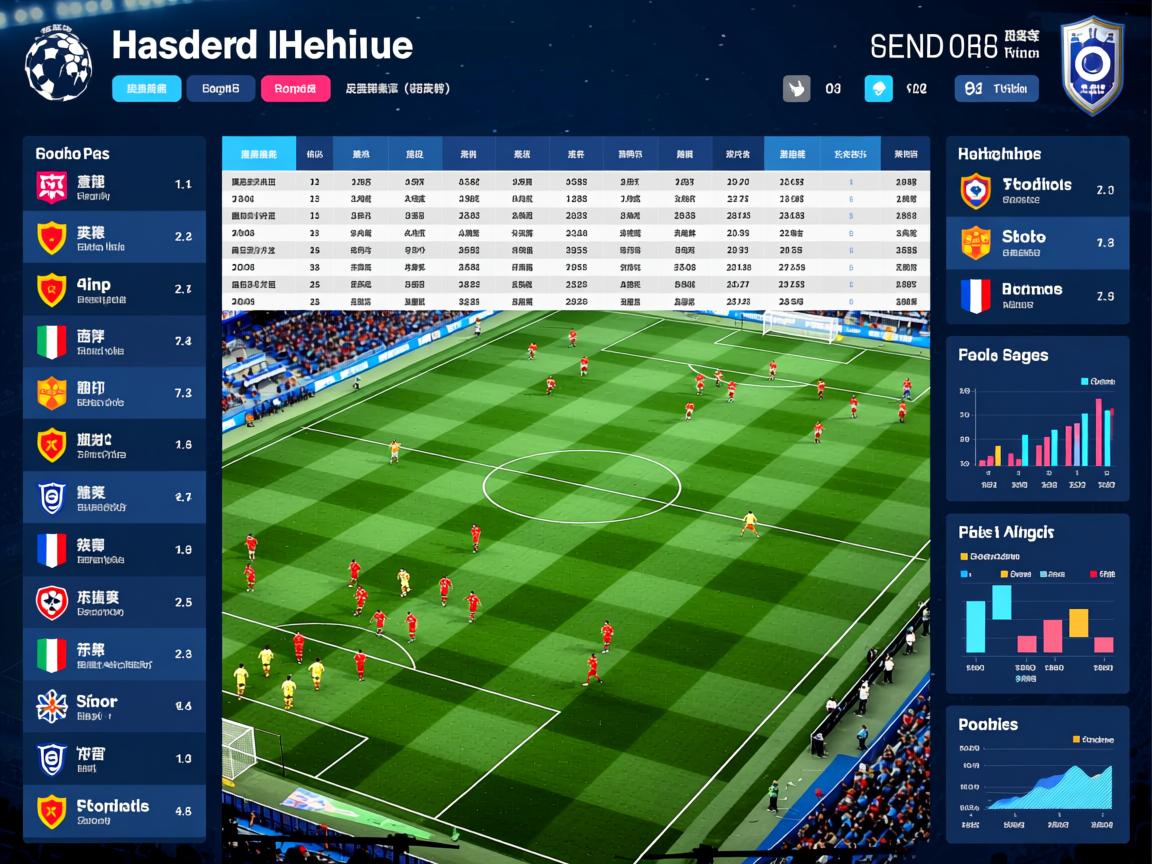This screenshot has height=864, width=1152.
Task: Choose the Sinor team row
Action: click(114, 706)
